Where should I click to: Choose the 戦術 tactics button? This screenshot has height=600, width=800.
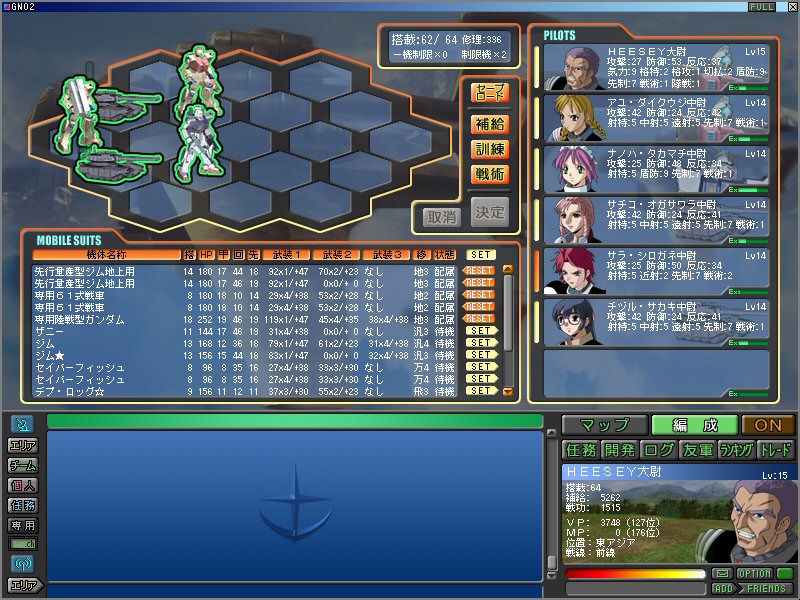tap(490, 174)
